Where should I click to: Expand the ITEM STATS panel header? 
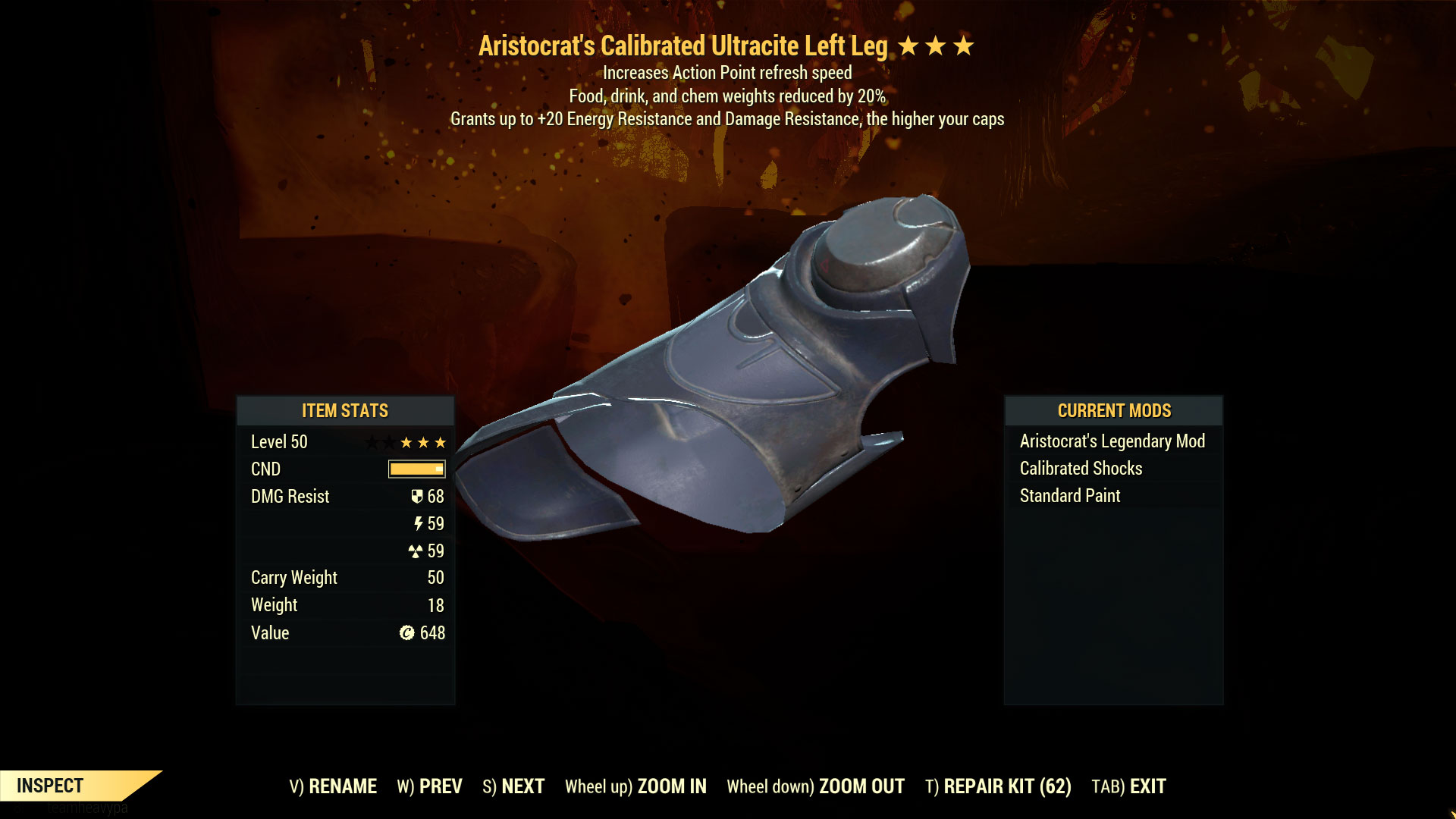[x=344, y=410]
